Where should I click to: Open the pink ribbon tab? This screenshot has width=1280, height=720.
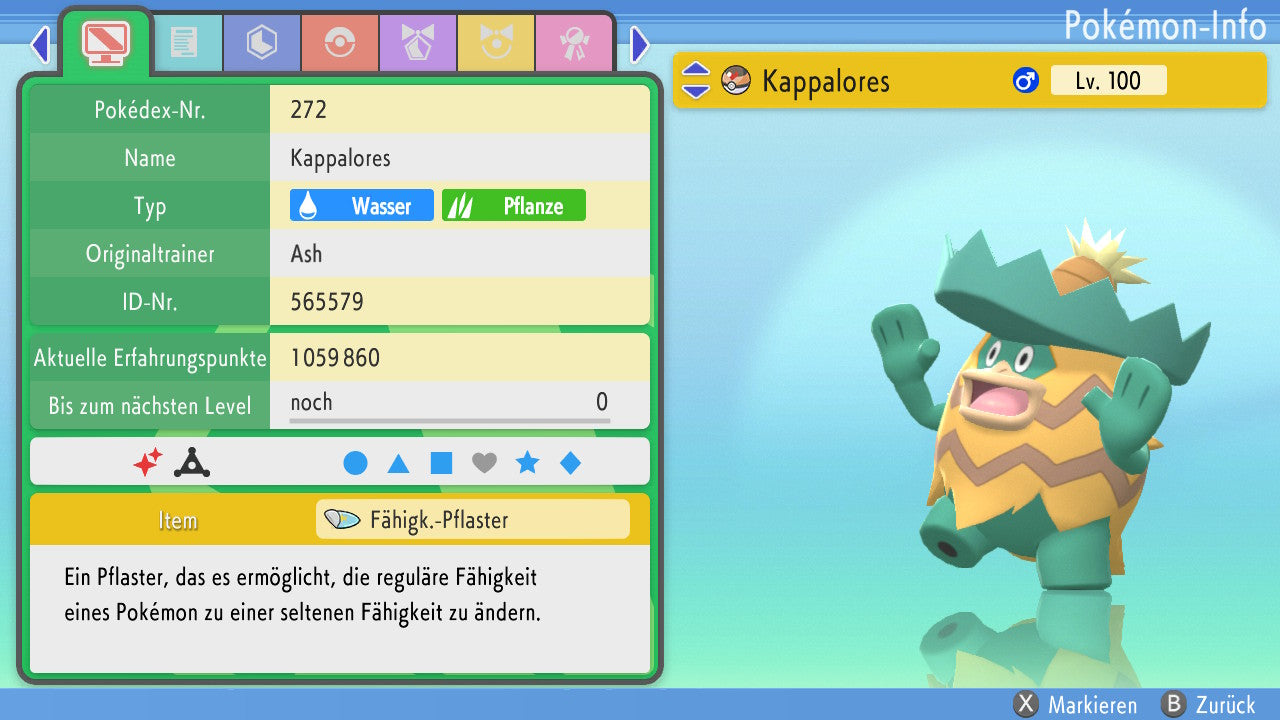point(574,43)
